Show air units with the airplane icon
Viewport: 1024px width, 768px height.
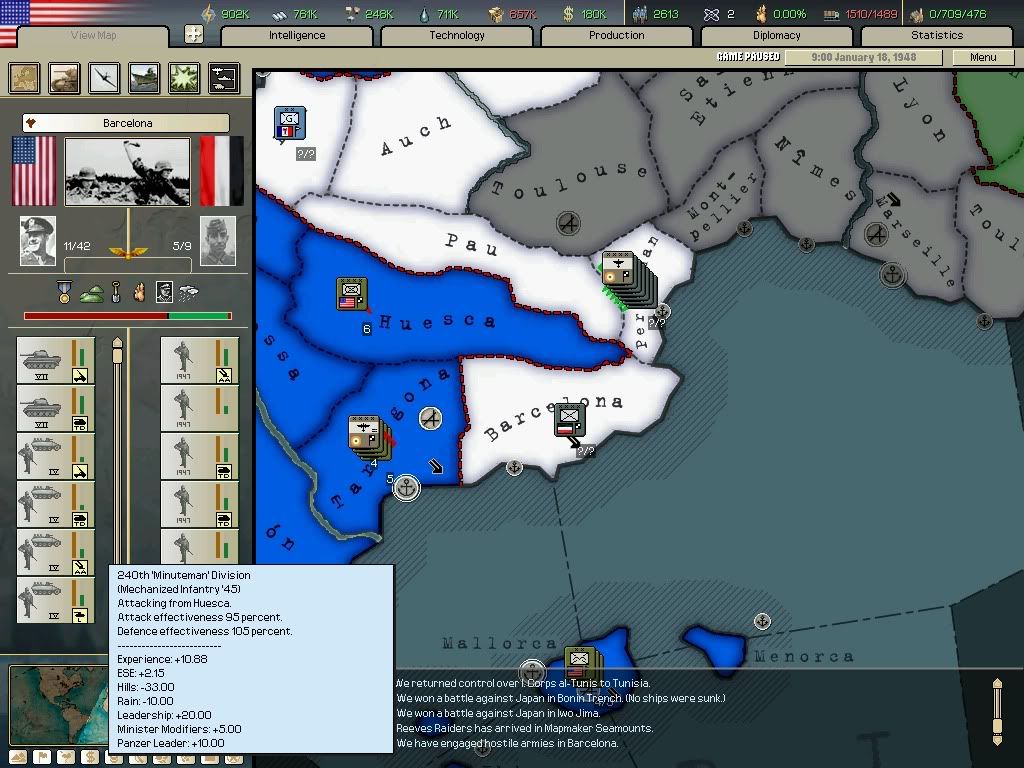(104, 77)
